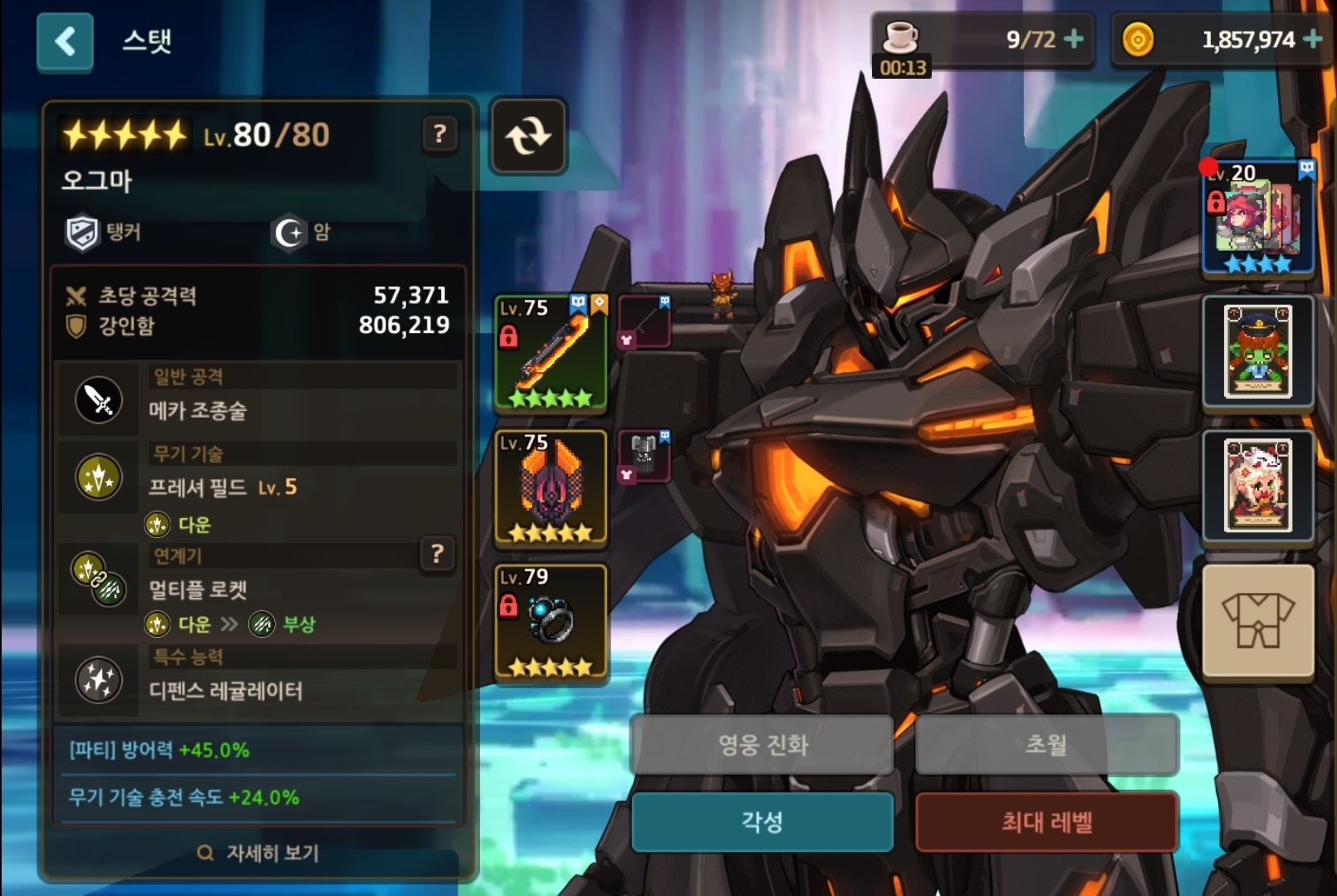Screen dimensions: 1337x896
Task: Select the Lv.75 shield equipment slot
Action: (551, 487)
